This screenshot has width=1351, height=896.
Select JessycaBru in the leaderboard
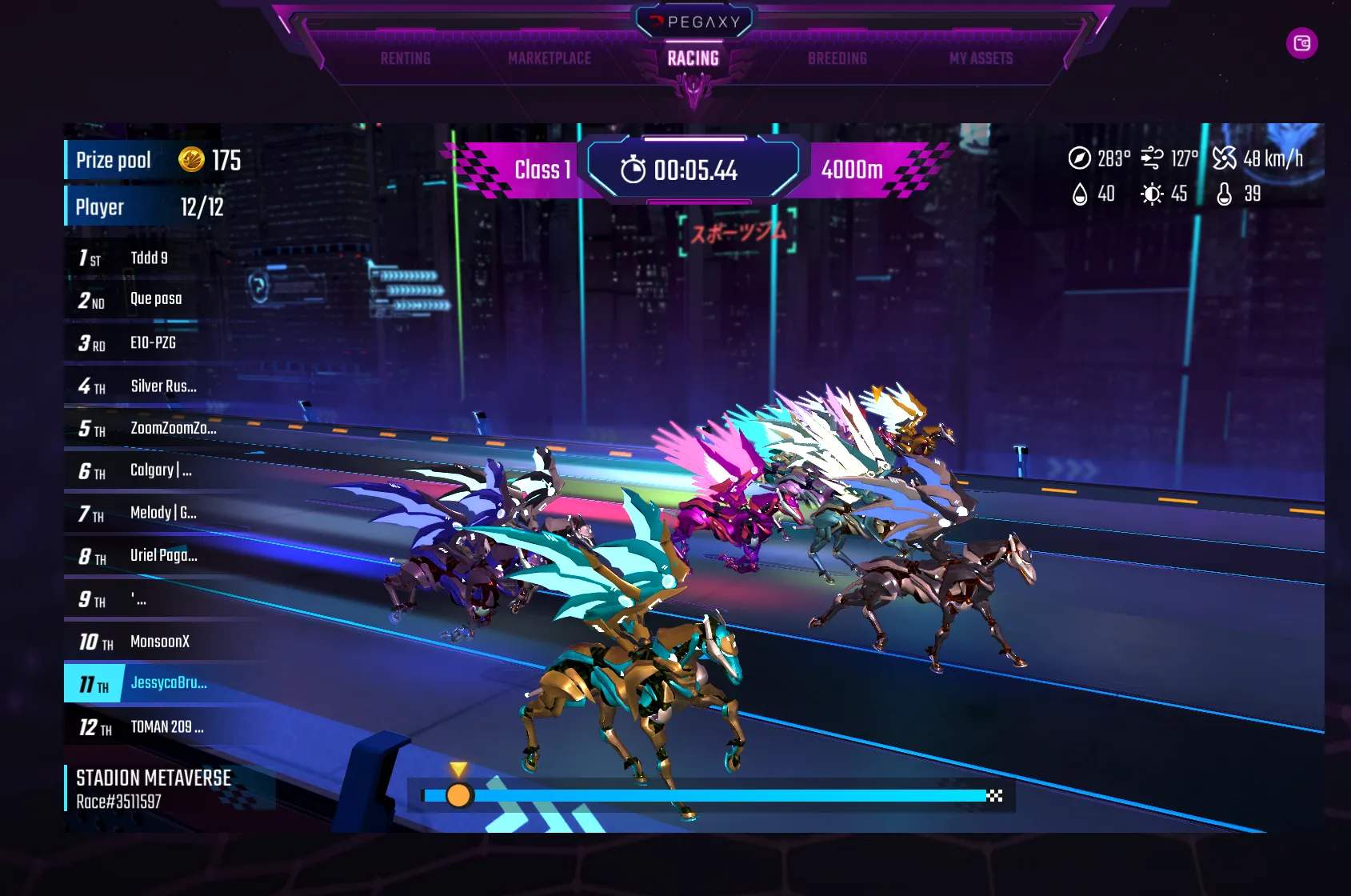[x=167, y=684]
